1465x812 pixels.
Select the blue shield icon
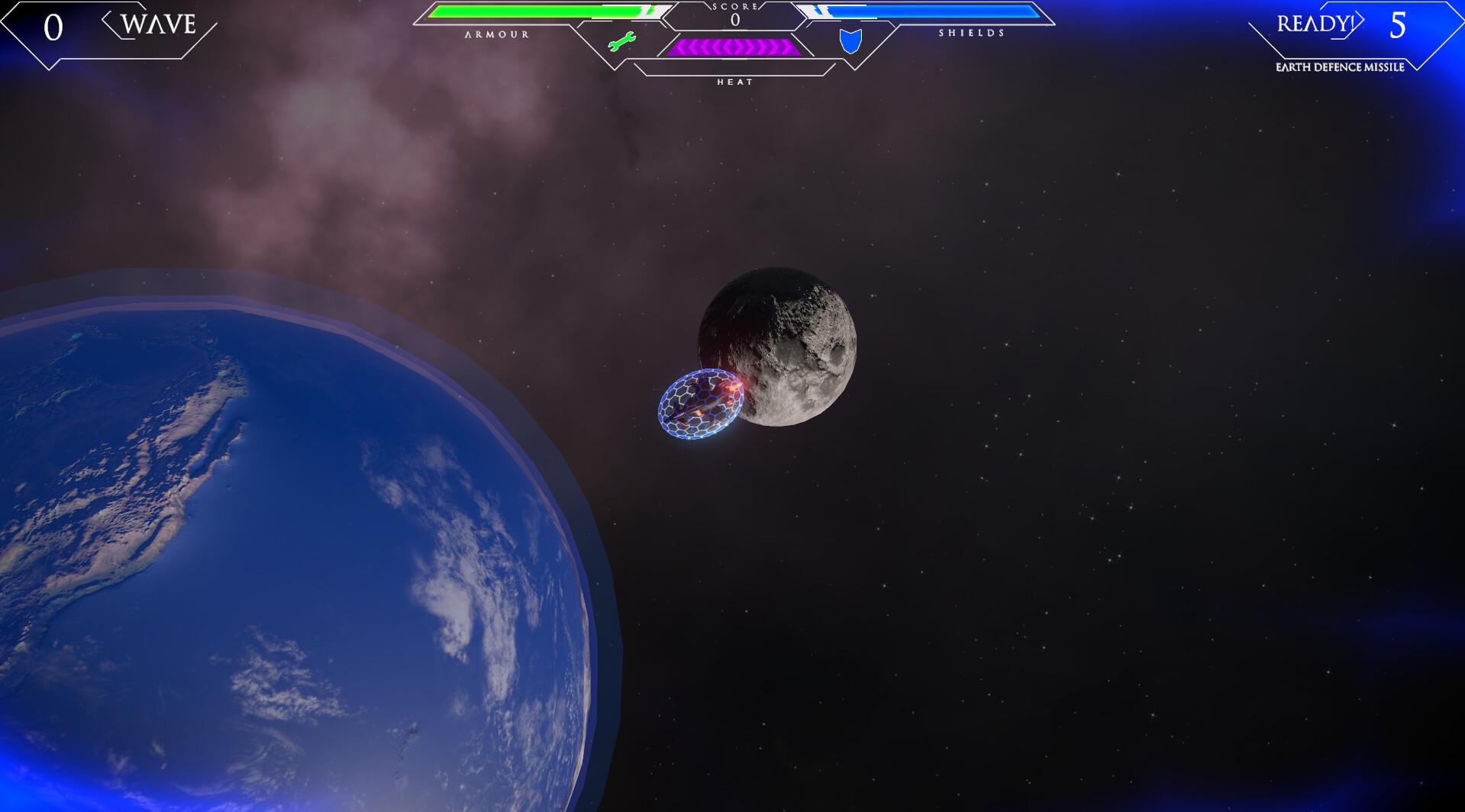click(850, 41)
